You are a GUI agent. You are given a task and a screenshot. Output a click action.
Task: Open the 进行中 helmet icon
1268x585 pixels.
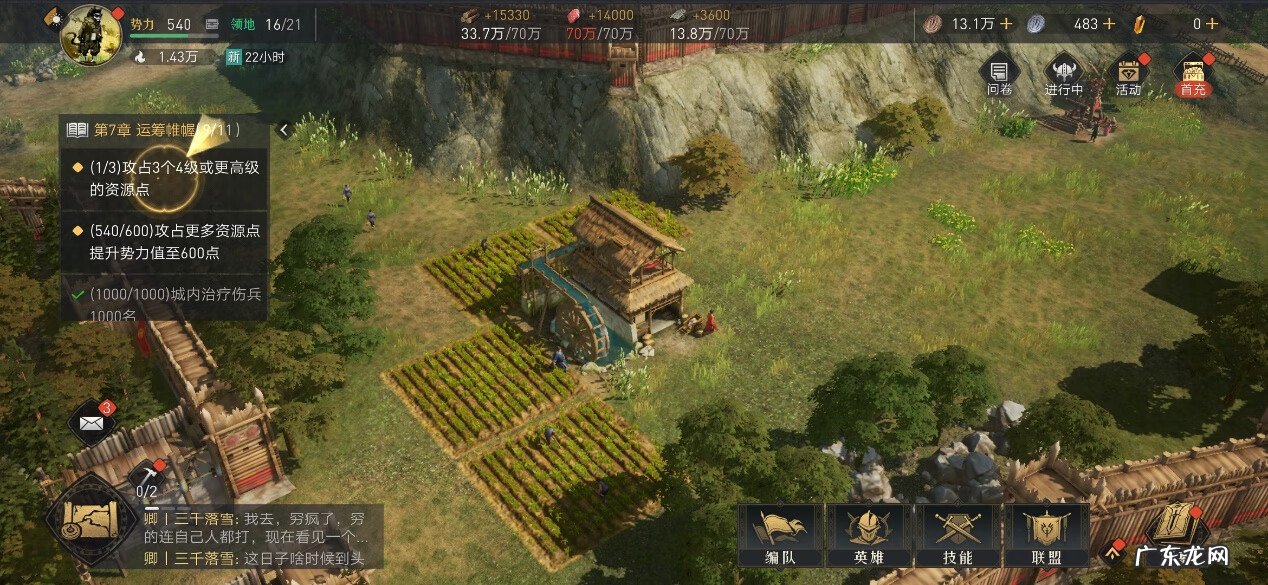[1063, 74]
